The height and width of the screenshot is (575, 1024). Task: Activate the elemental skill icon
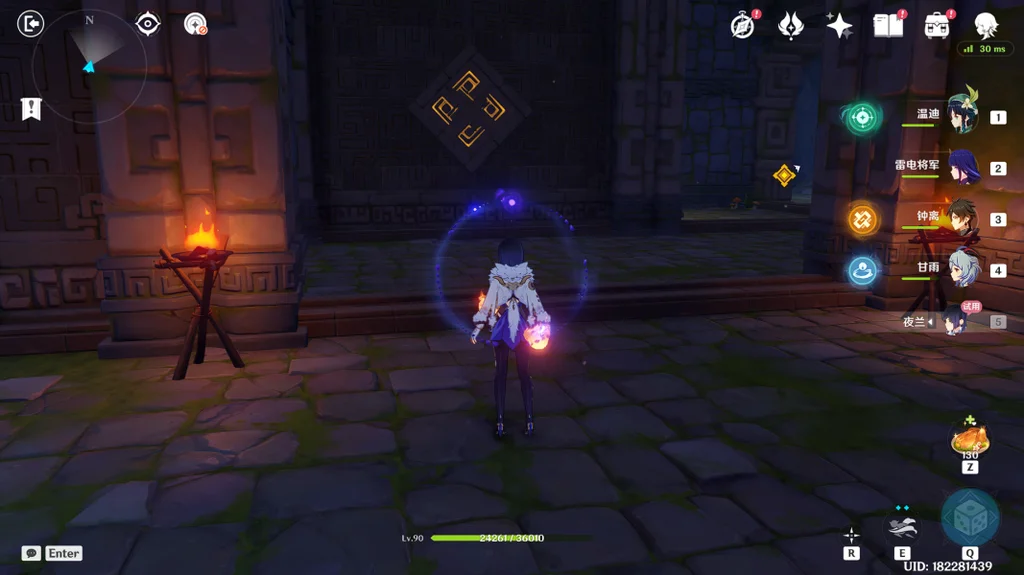902,526
